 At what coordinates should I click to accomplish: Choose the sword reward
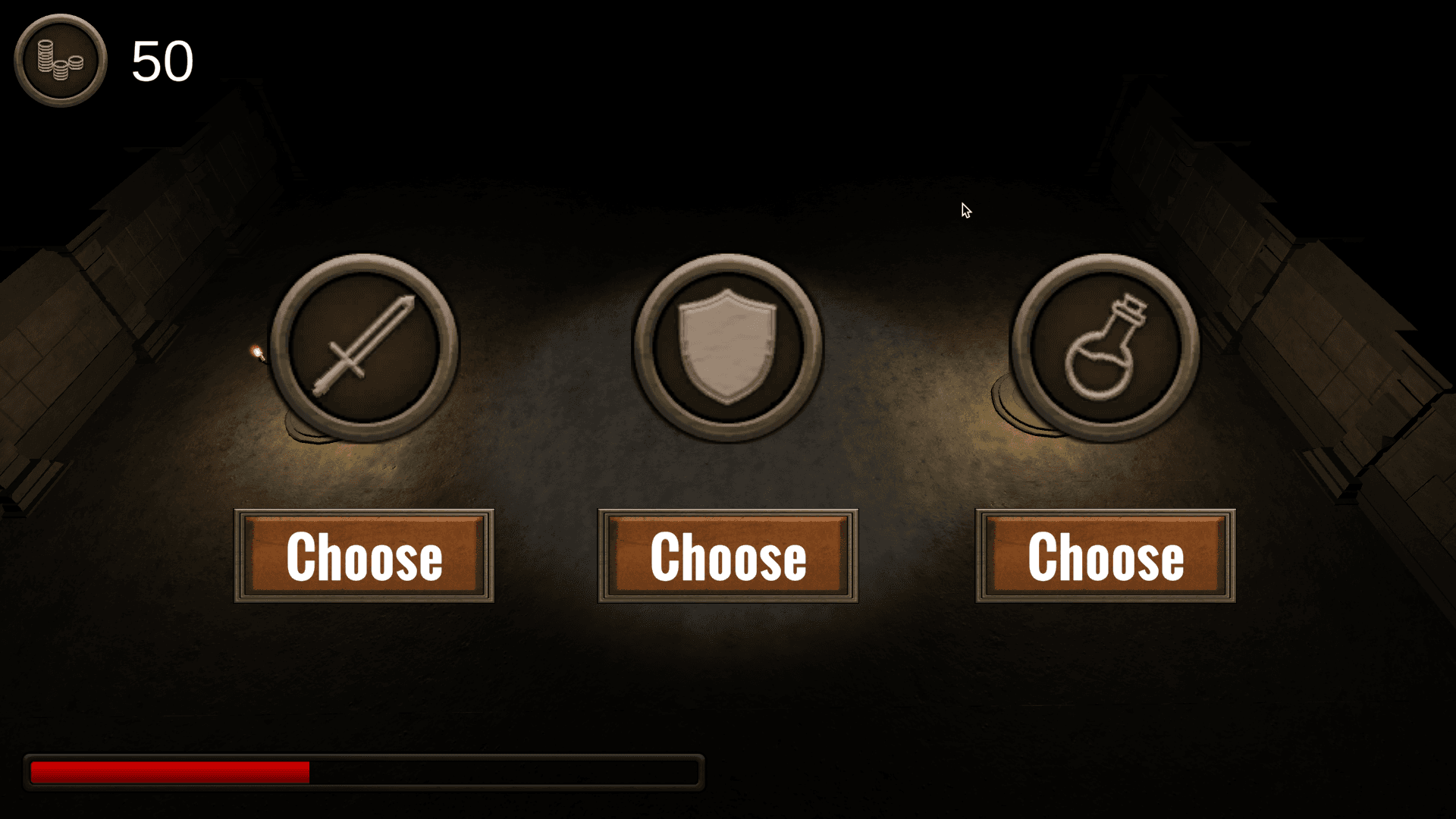365,556
